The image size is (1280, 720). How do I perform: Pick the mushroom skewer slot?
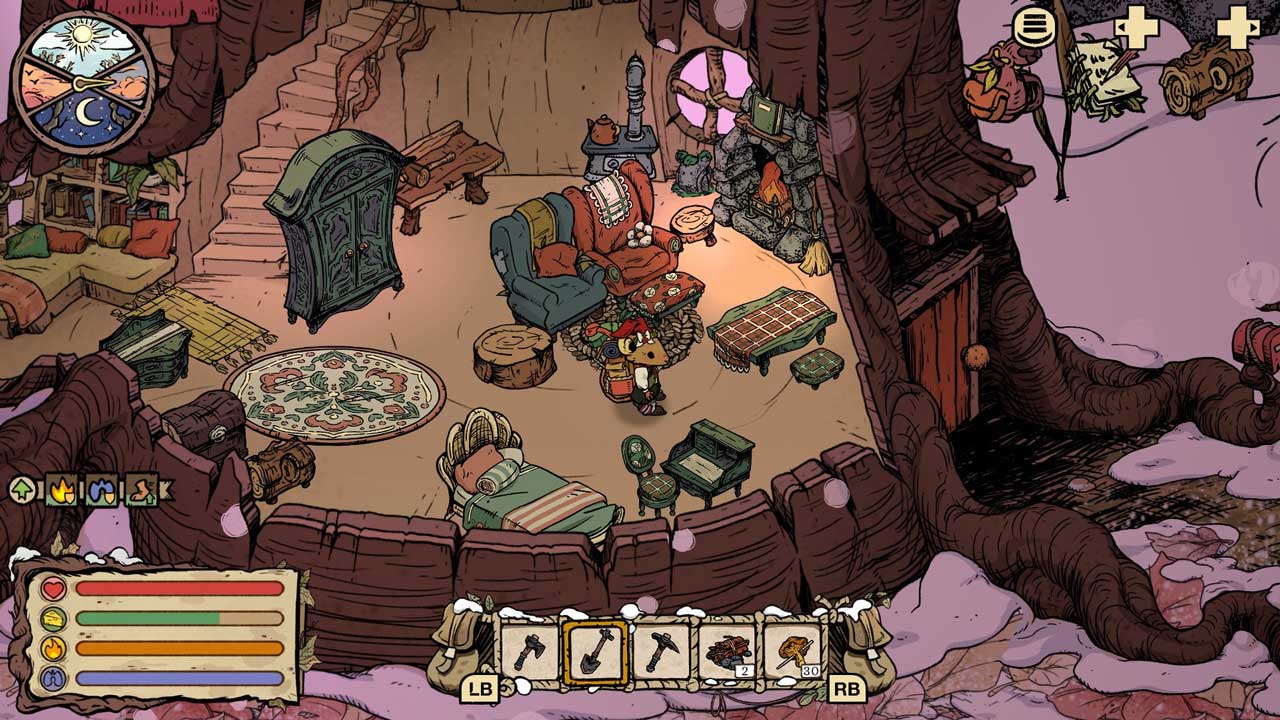pyautogui.click(x=795, y=651)
